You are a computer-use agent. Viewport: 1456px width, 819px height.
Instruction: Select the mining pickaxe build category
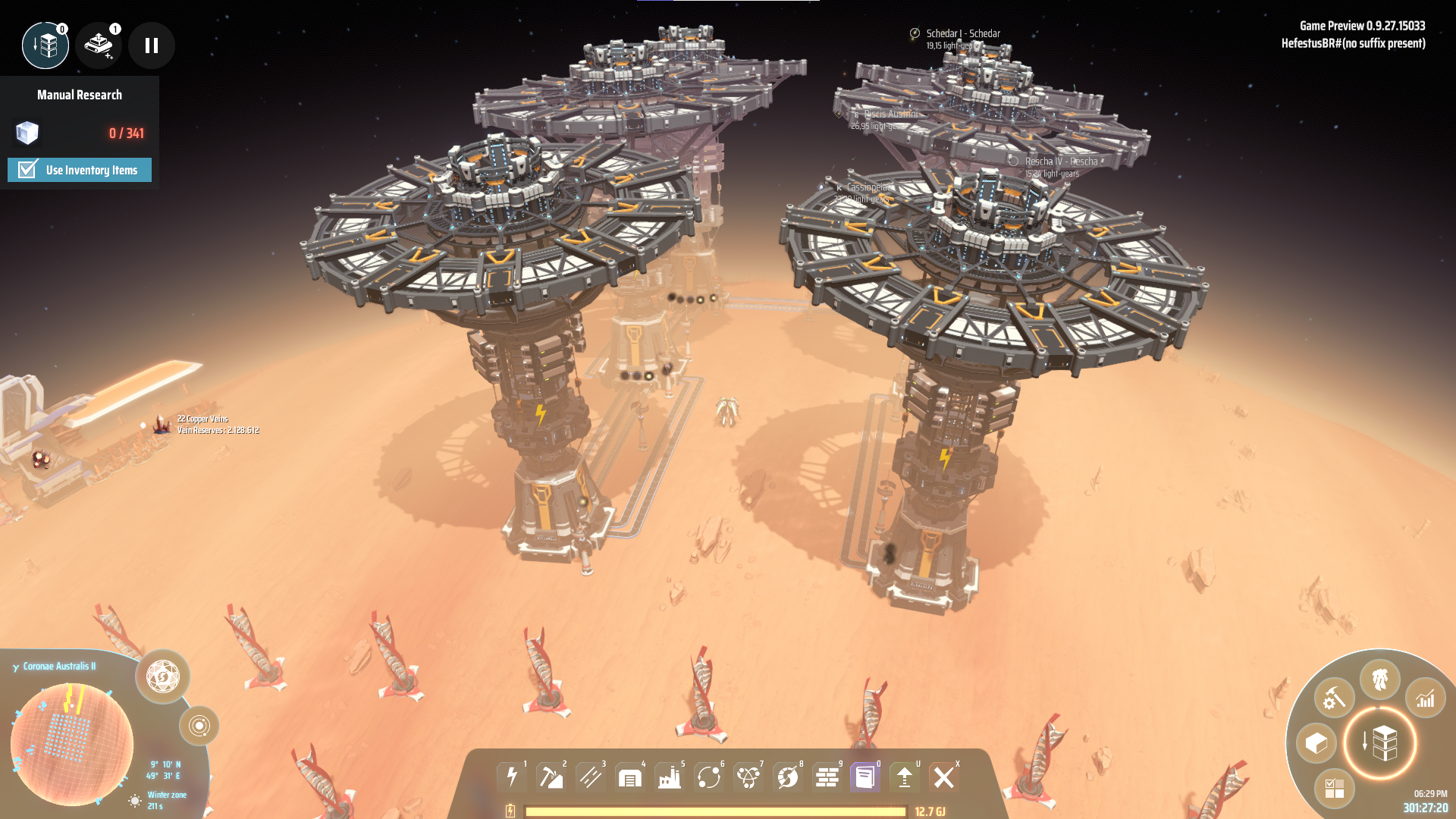[551, 777]
